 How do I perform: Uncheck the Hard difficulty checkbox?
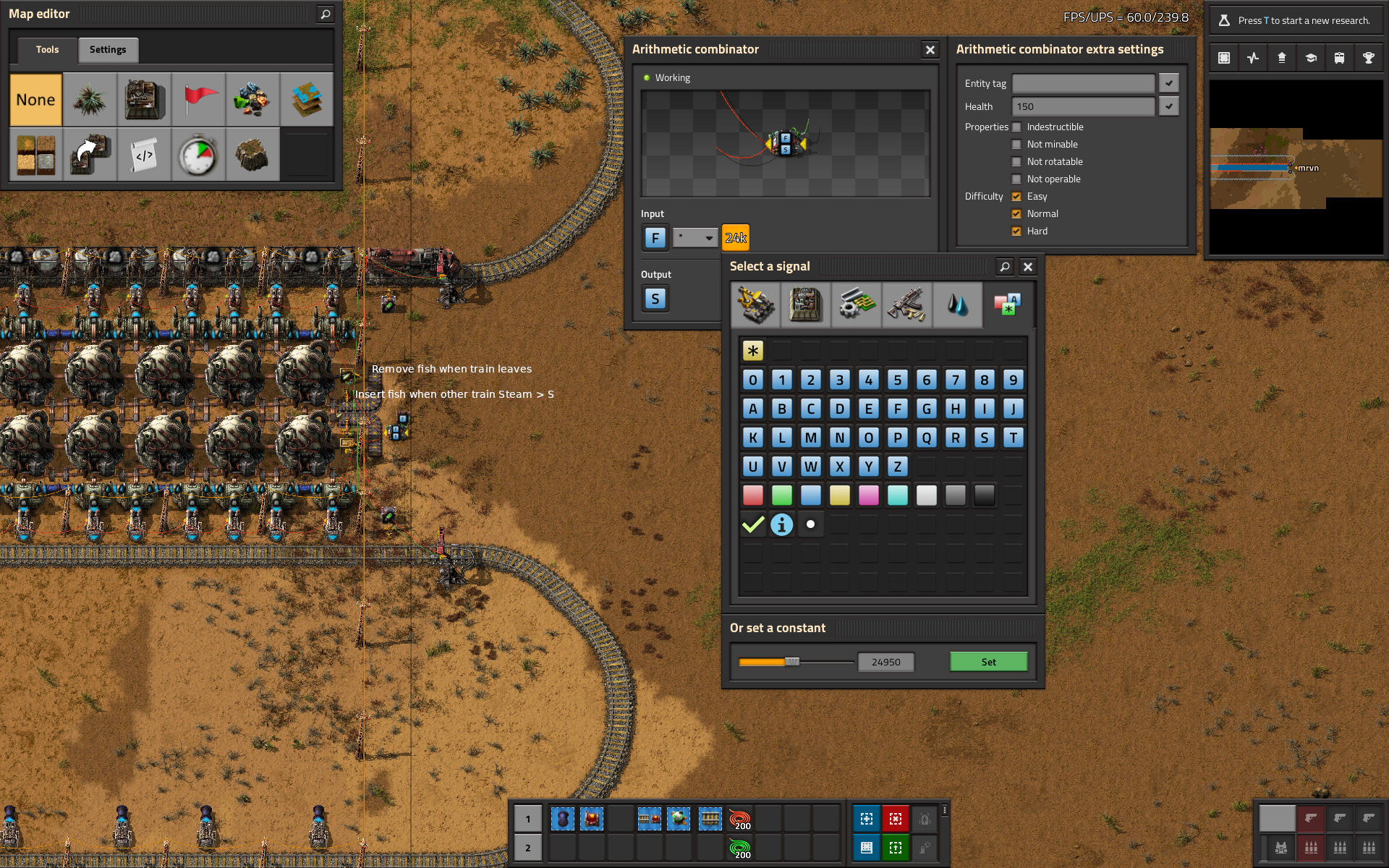[x=1016, y=231]
